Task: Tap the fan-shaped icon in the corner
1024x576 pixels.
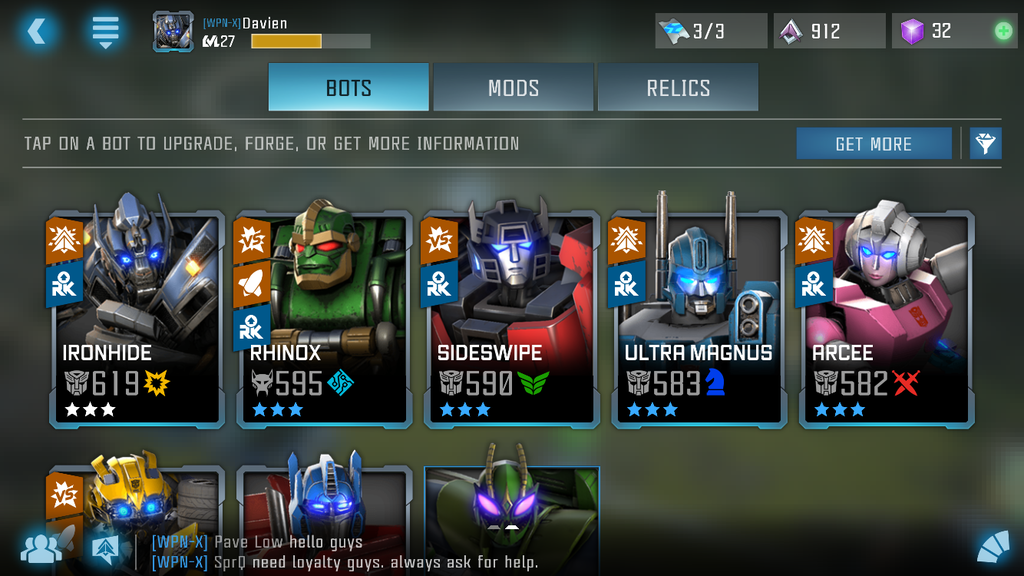Action: [992, 547]
